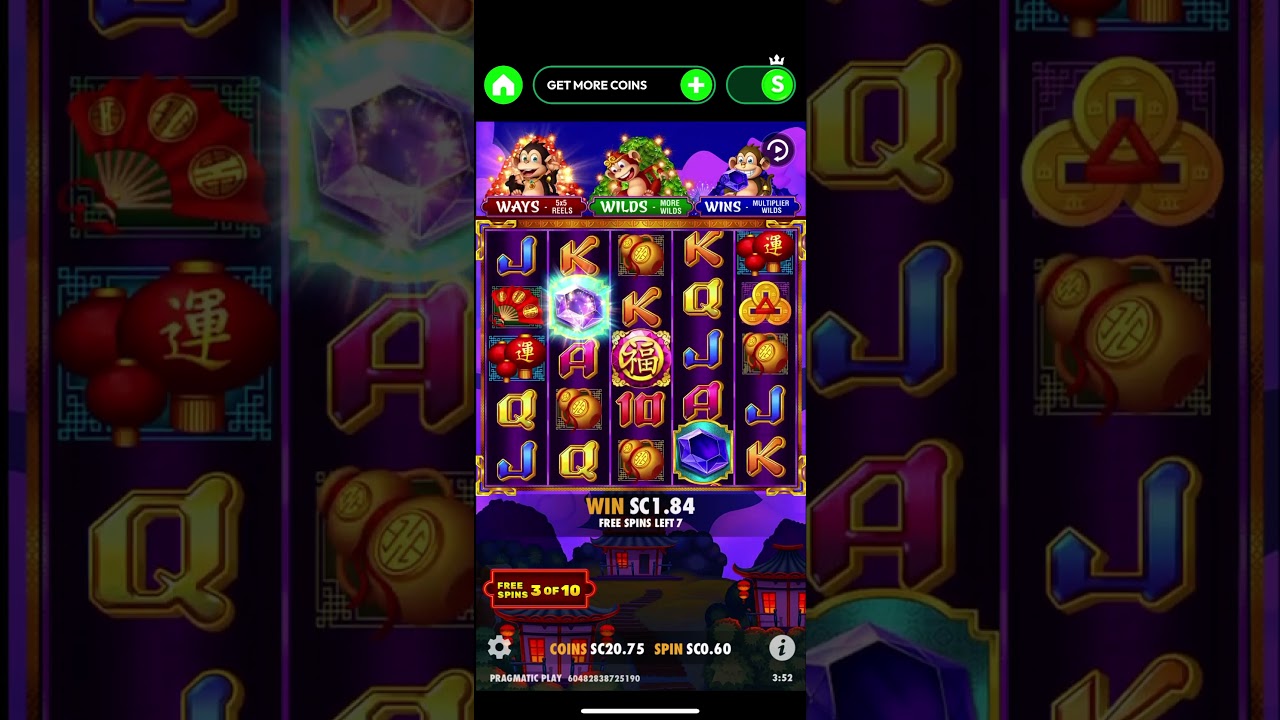The image size is (1280, 720).
Task: Tap the blue gem symbol on the bottom row
Action: click(x=703, y=452)
